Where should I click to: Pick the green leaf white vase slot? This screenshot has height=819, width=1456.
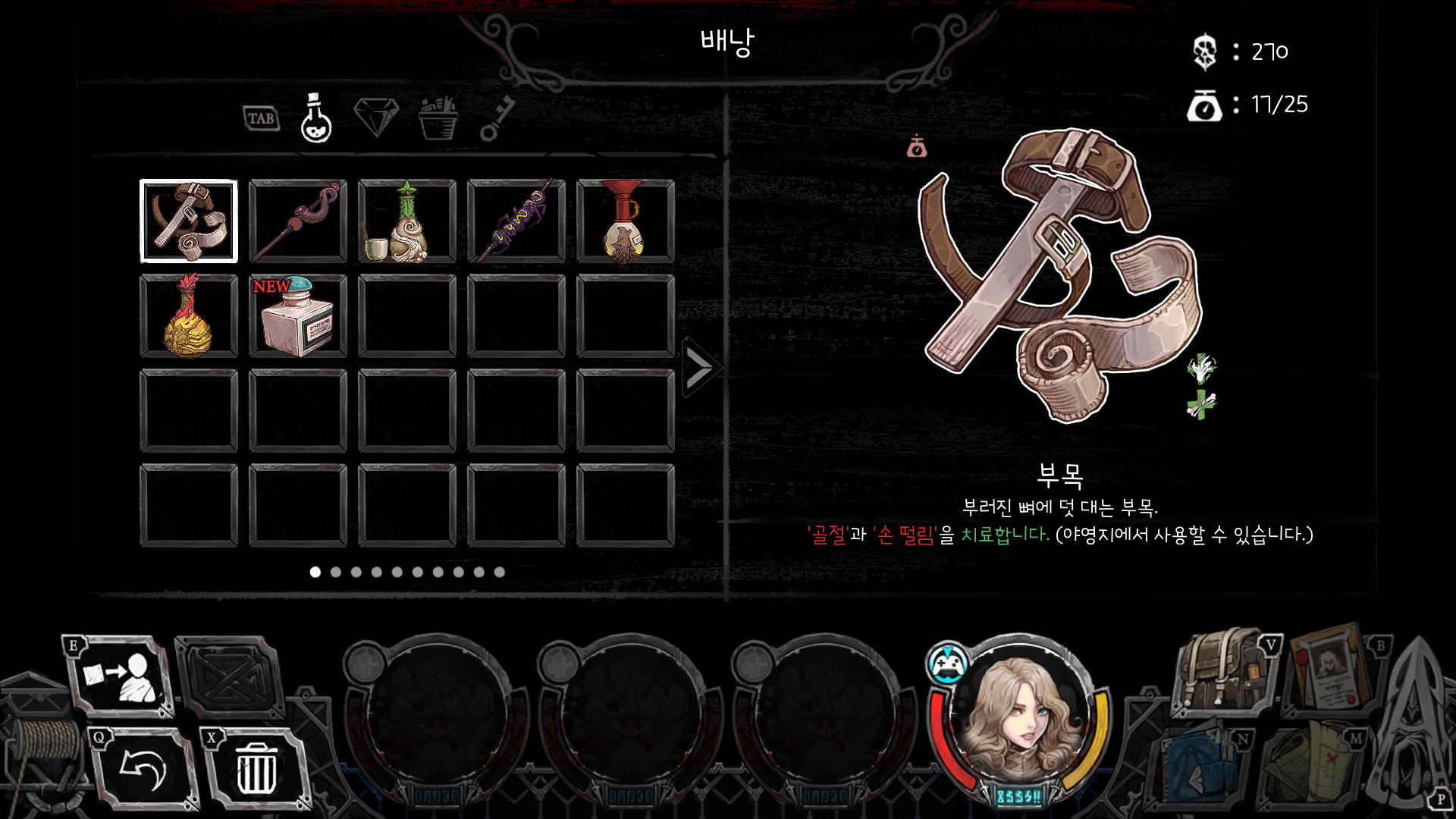point(407,221)
